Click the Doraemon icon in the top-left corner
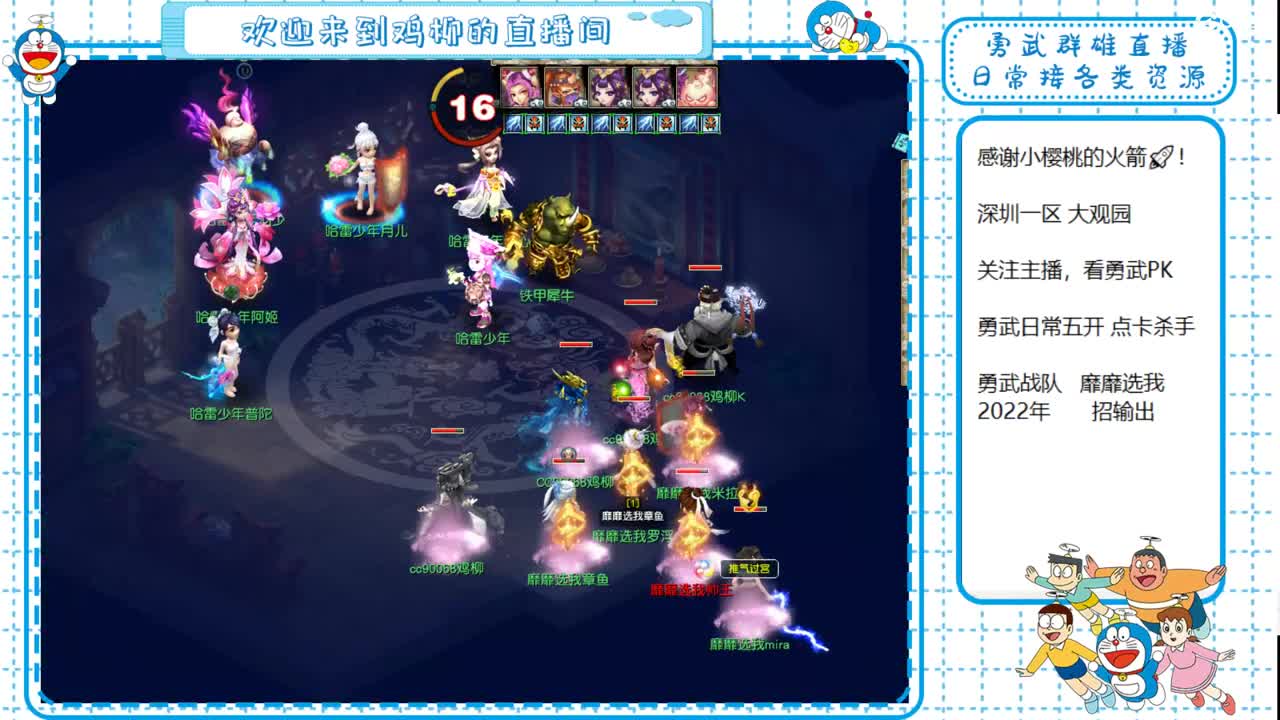1280x720 pixels. pyautogui.click(x=37, y=47)
